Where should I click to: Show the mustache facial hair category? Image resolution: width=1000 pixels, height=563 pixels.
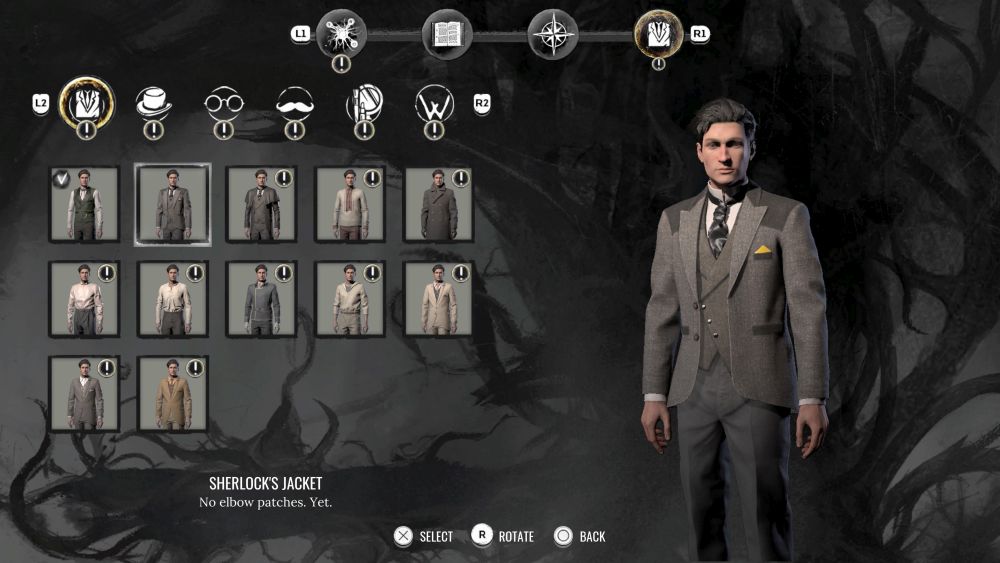(x=294, y=102)
